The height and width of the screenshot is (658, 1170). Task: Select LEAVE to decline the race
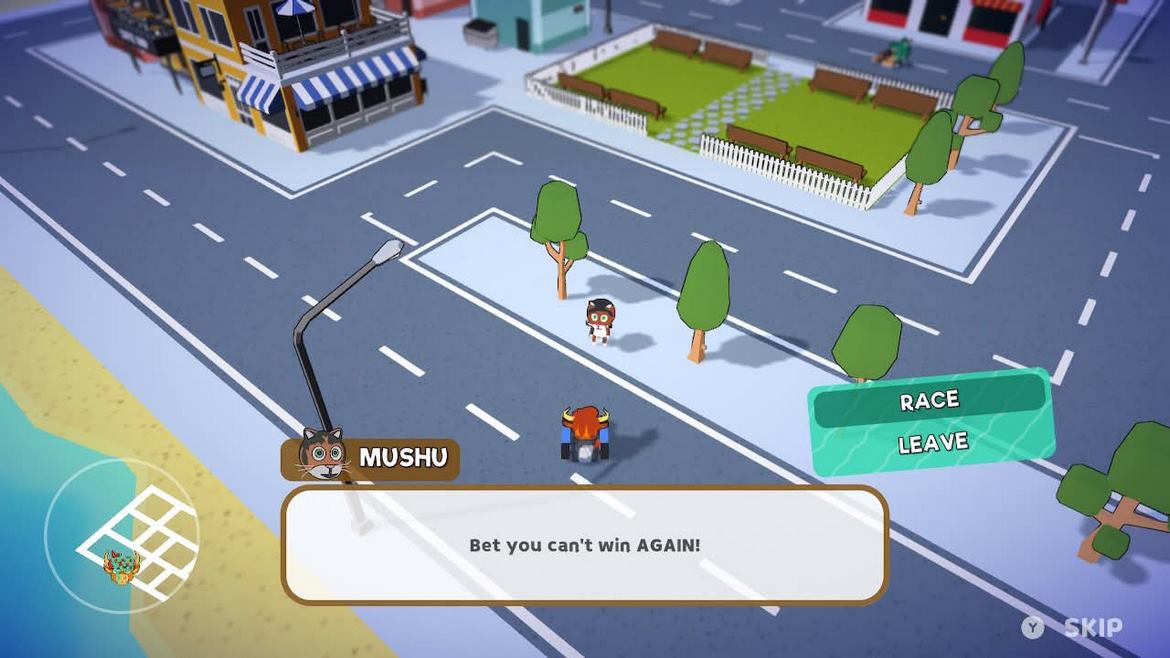[932, 443]
